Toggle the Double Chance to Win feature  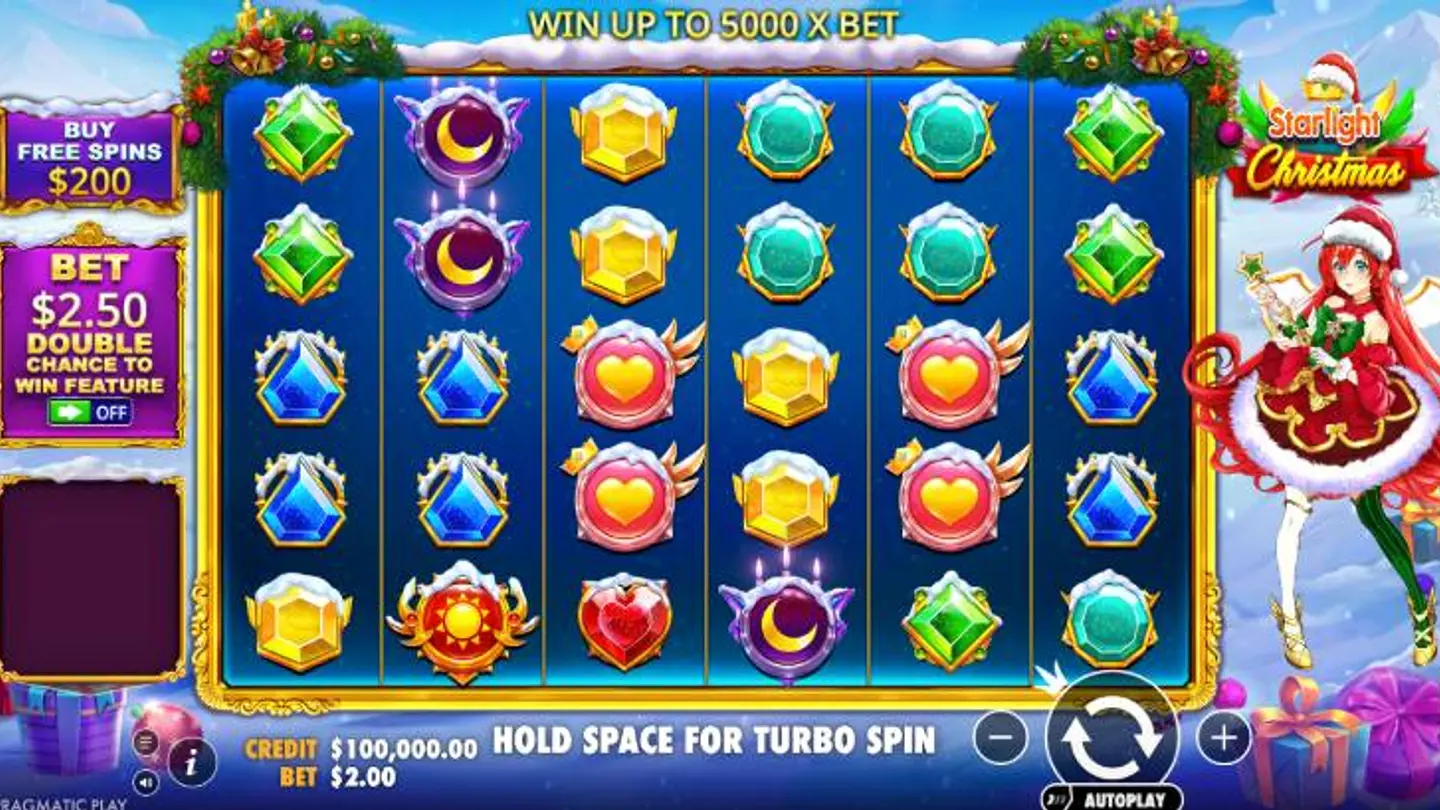click(x=90, y=411)
